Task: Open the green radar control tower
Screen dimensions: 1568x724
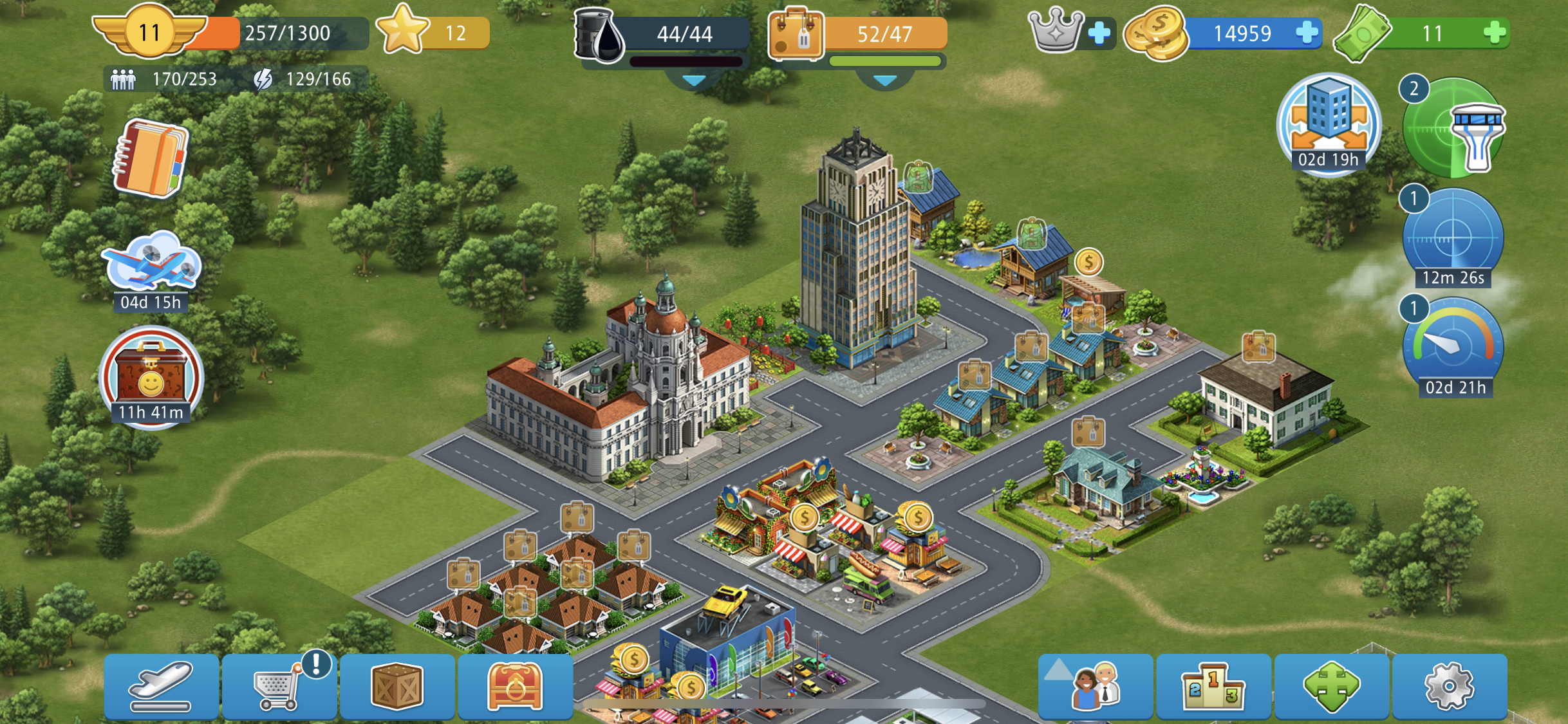Action: [1453, 129]
